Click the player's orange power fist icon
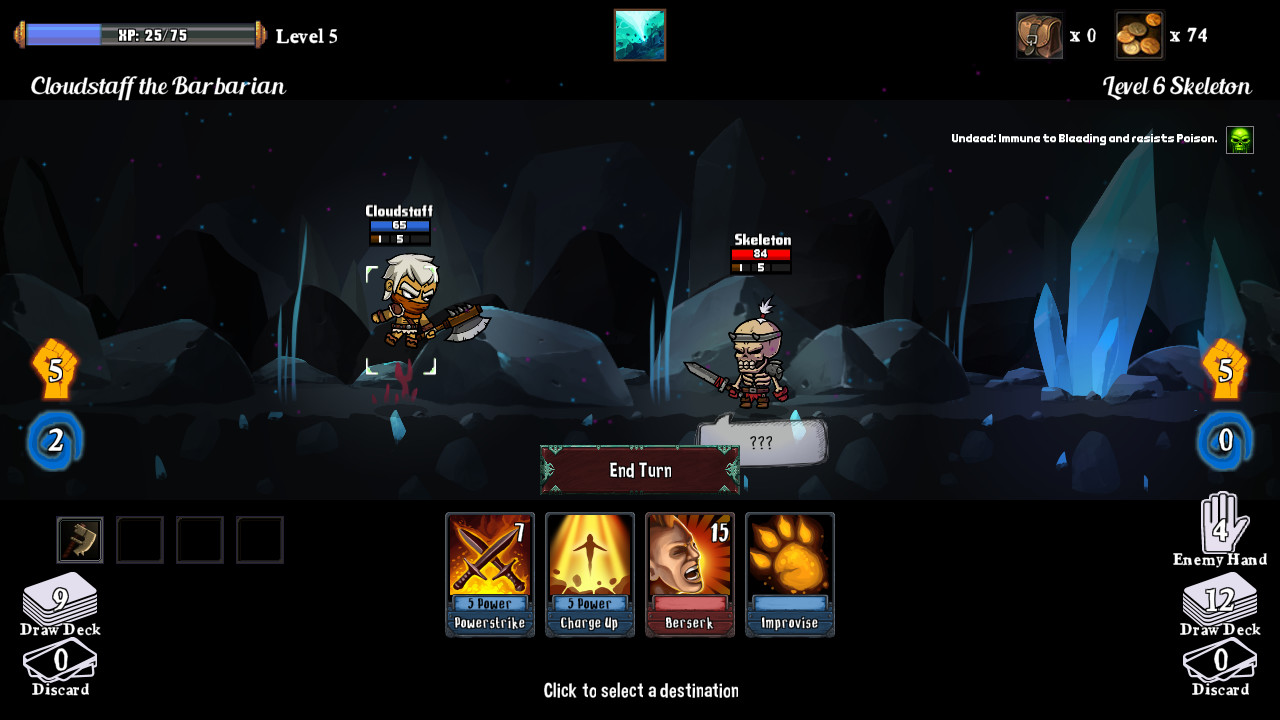 pyautogui.click(x=56, y=369)
